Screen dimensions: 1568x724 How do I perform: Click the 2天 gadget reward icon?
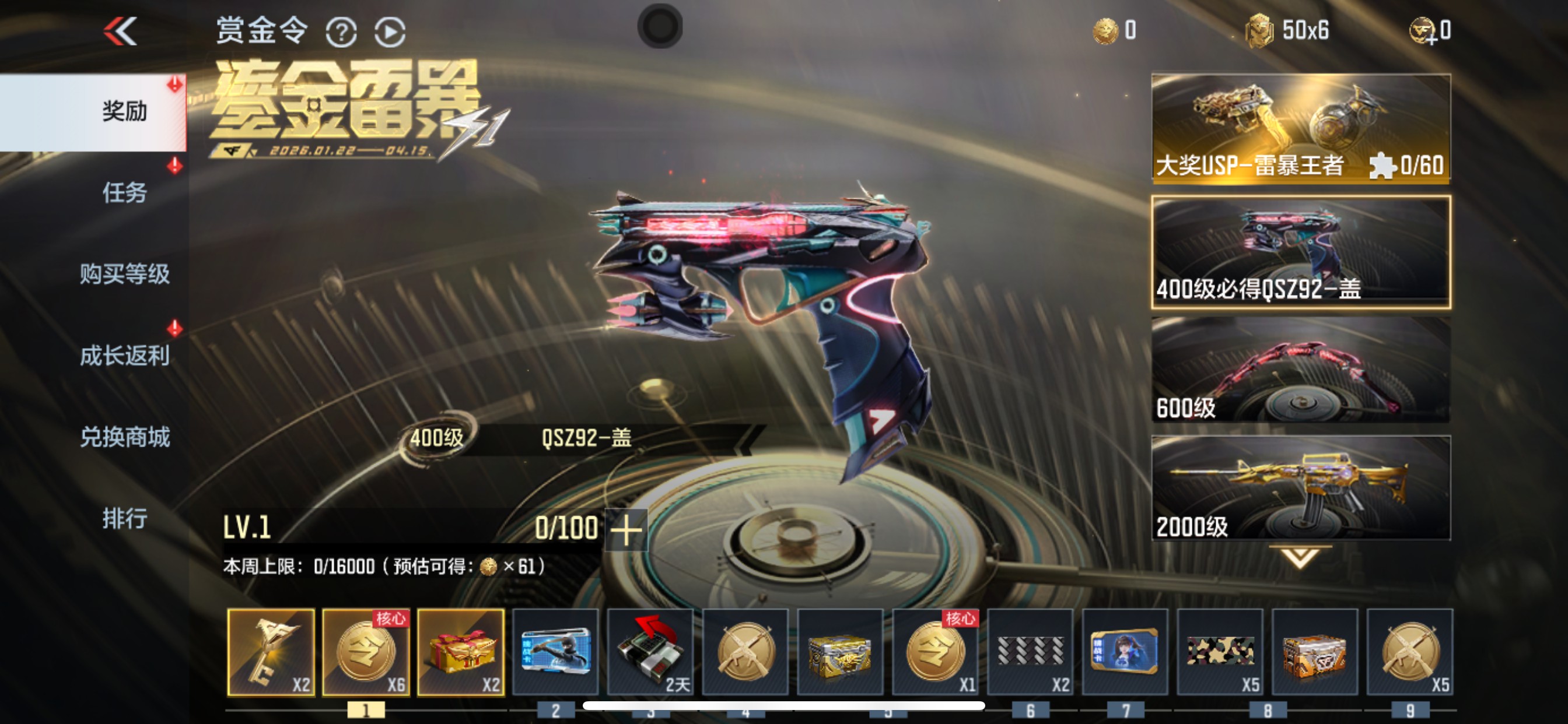(x=650, y=652)
